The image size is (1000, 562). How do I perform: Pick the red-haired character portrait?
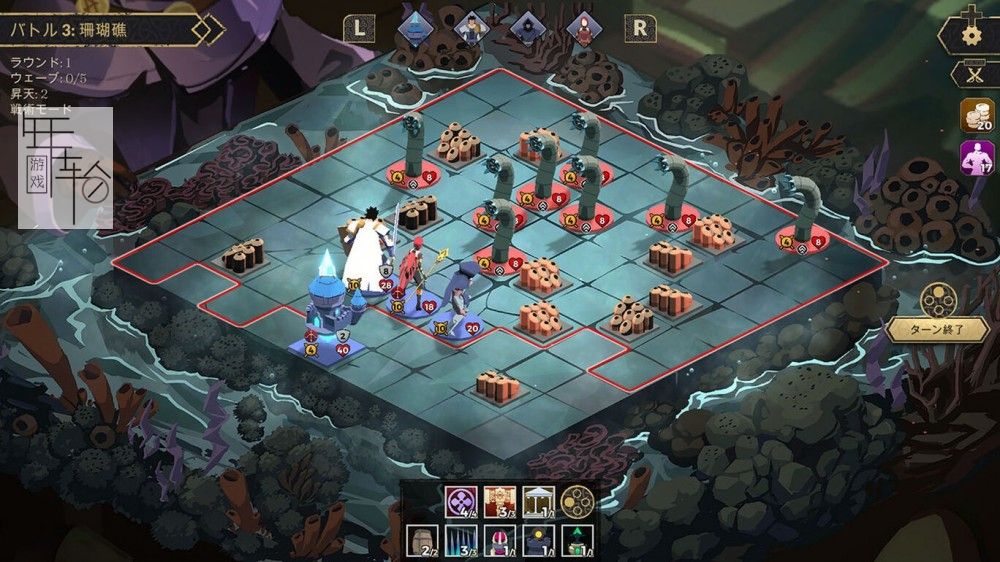tap(583, 28)
